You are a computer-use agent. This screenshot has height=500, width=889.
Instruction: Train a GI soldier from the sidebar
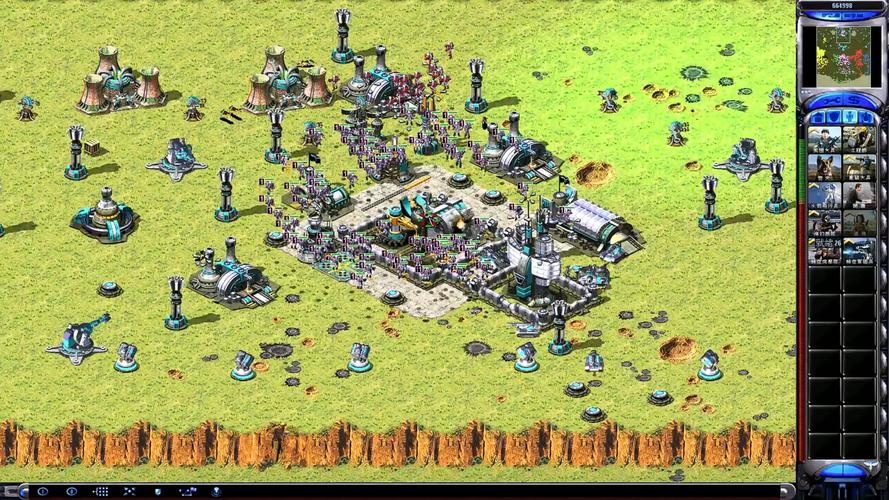pos(825,140)
